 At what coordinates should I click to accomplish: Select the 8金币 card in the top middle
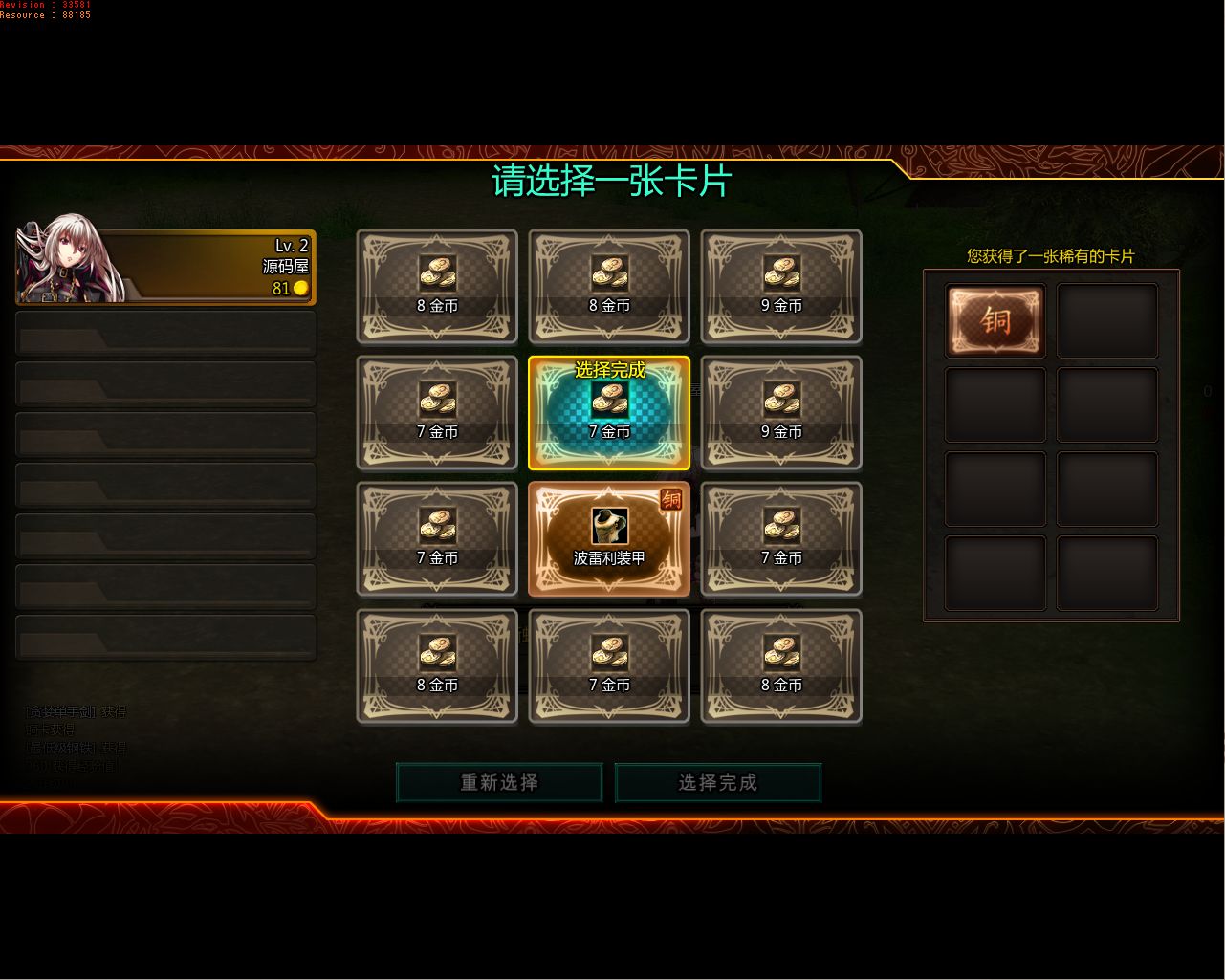click(x=609, y=286)
